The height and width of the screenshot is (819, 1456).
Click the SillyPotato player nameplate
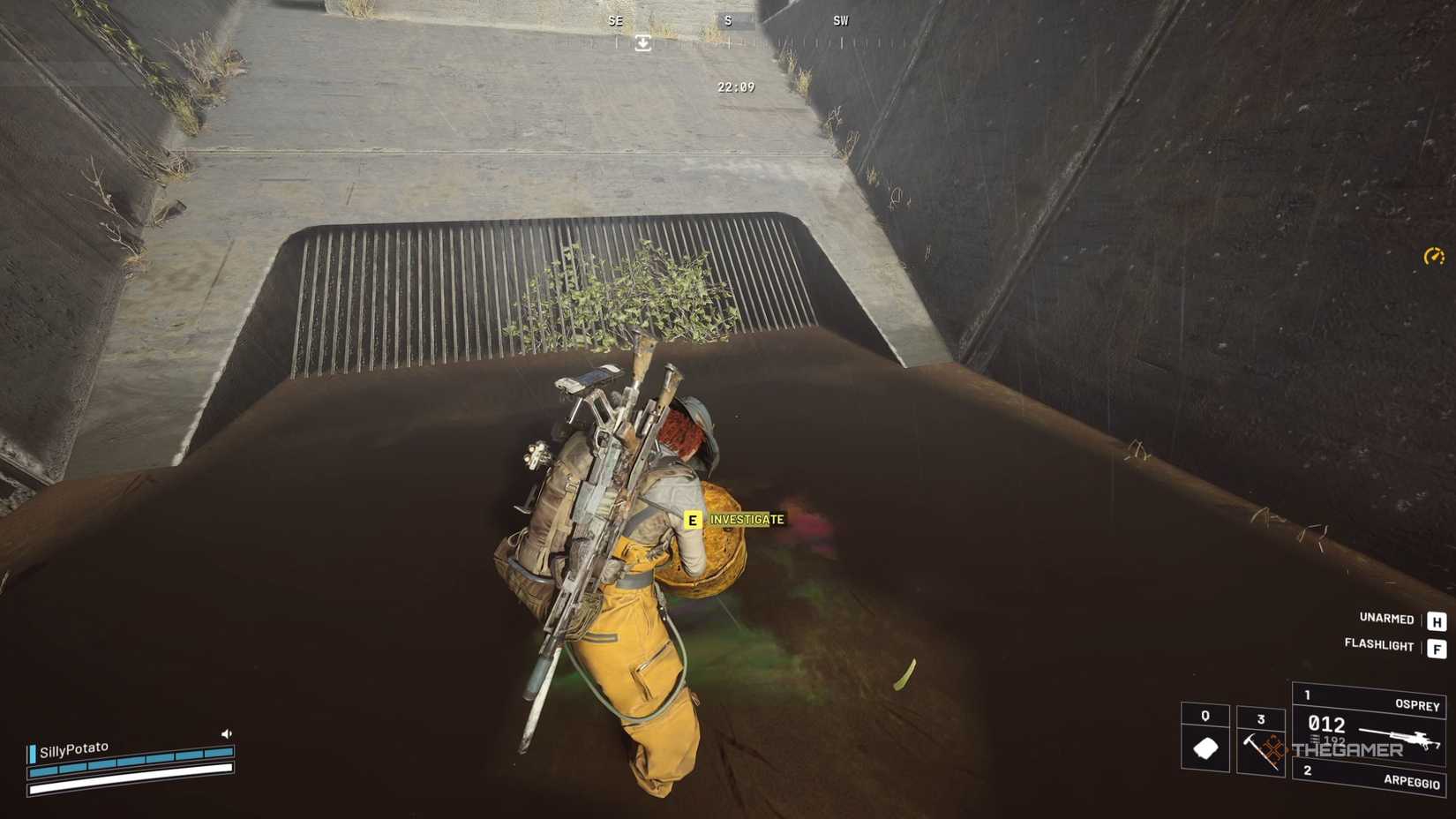pos(74,748)
